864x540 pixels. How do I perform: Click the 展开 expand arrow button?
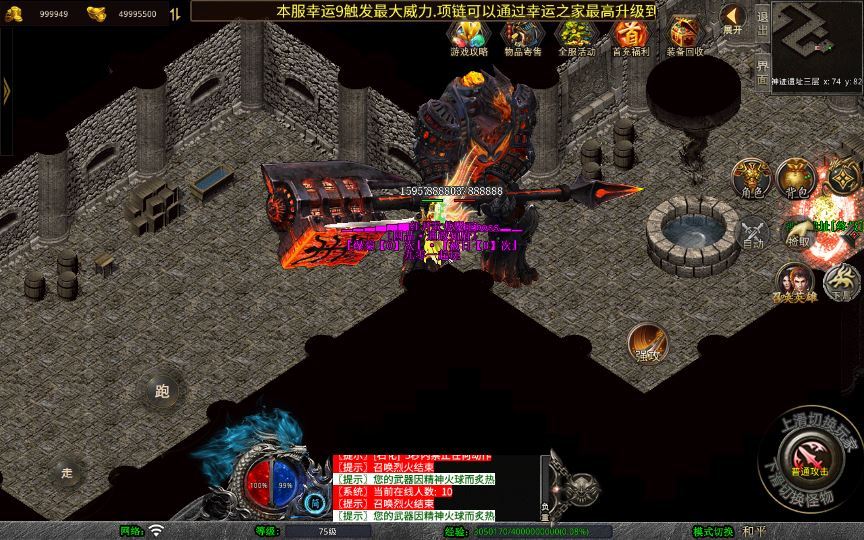point(732,20)
